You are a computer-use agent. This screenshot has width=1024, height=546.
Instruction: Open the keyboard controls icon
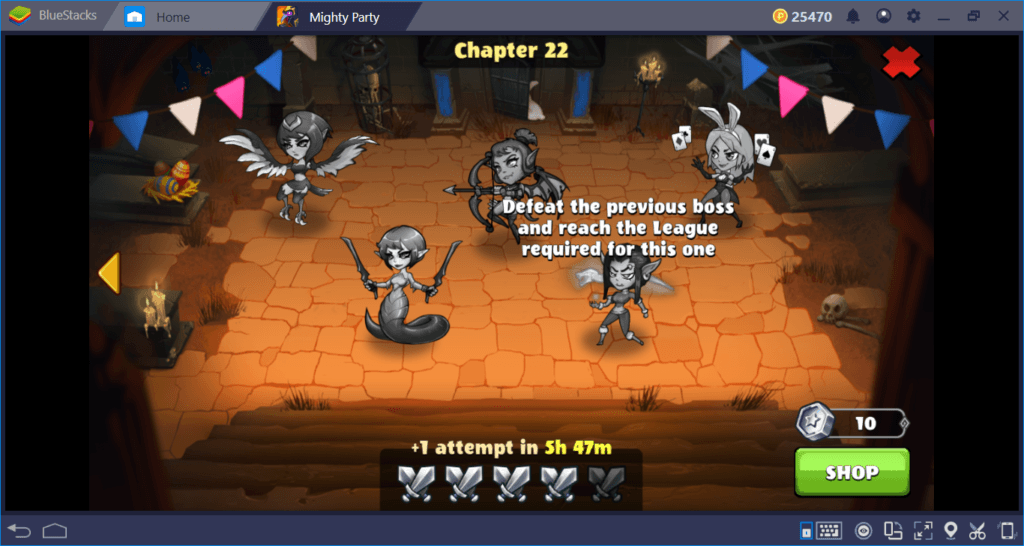(x=829, y=530)
